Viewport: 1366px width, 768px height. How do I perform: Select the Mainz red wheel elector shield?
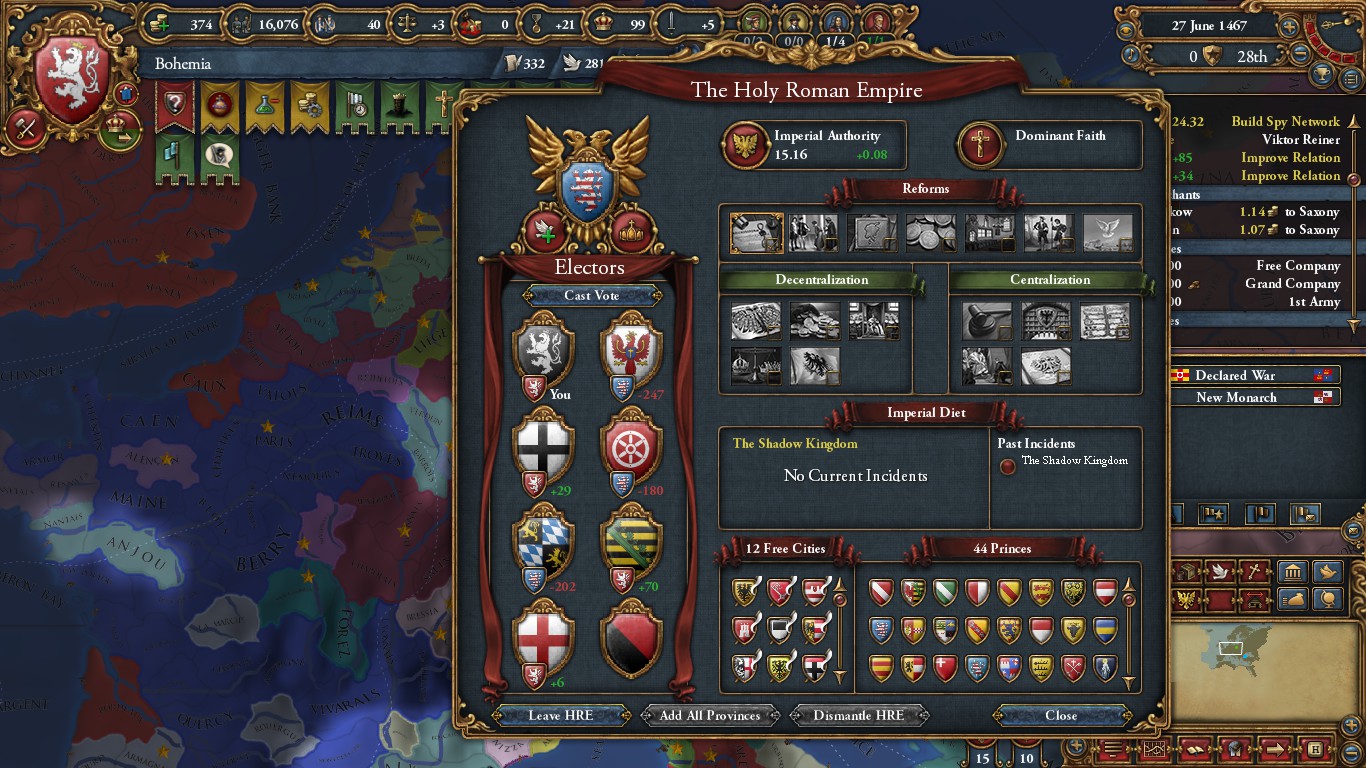point(631,446)
